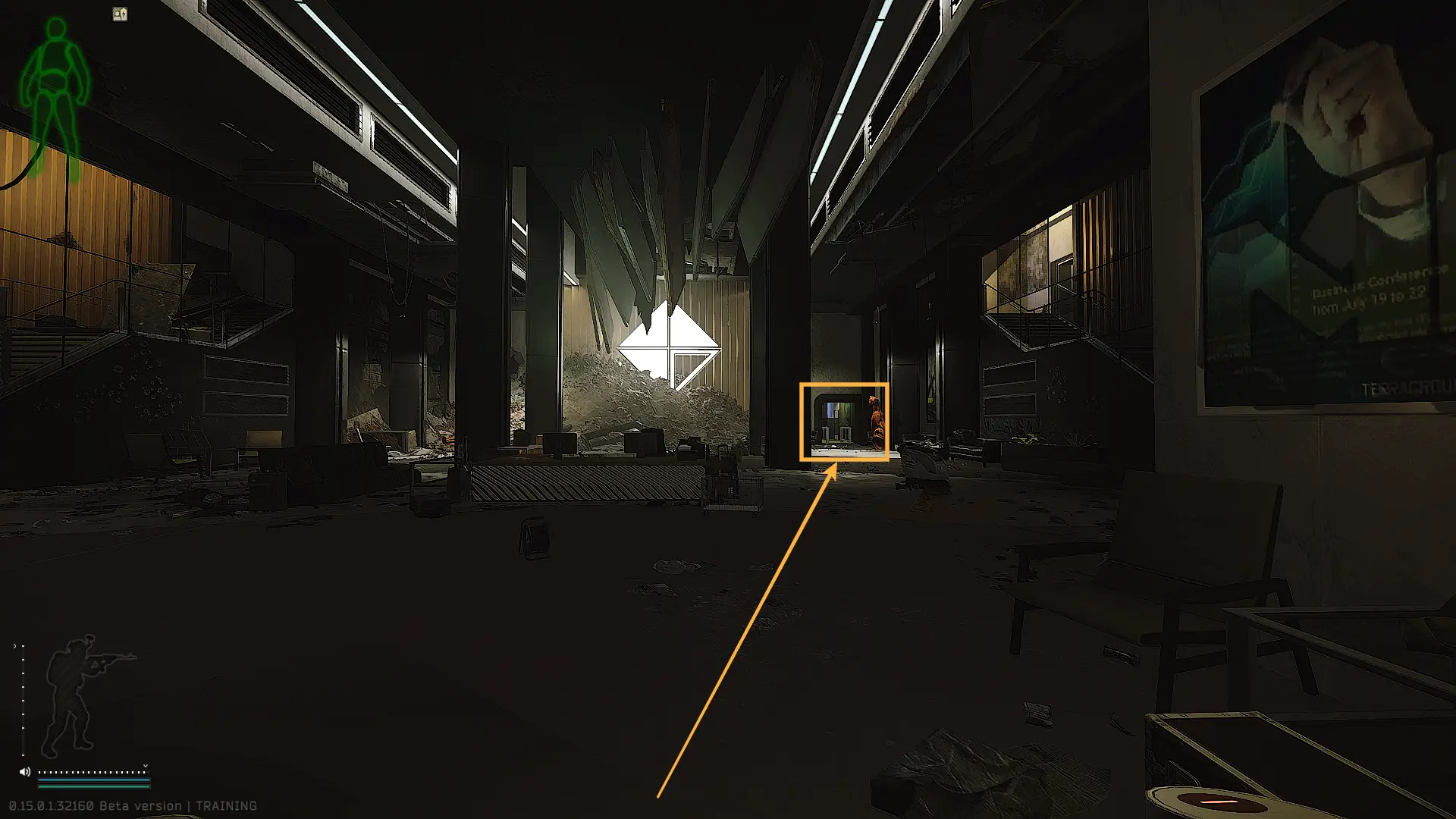This screenshot has width=1456, height=819.
Task: Click the speaker noise level icon
Action: coord(24,772)
